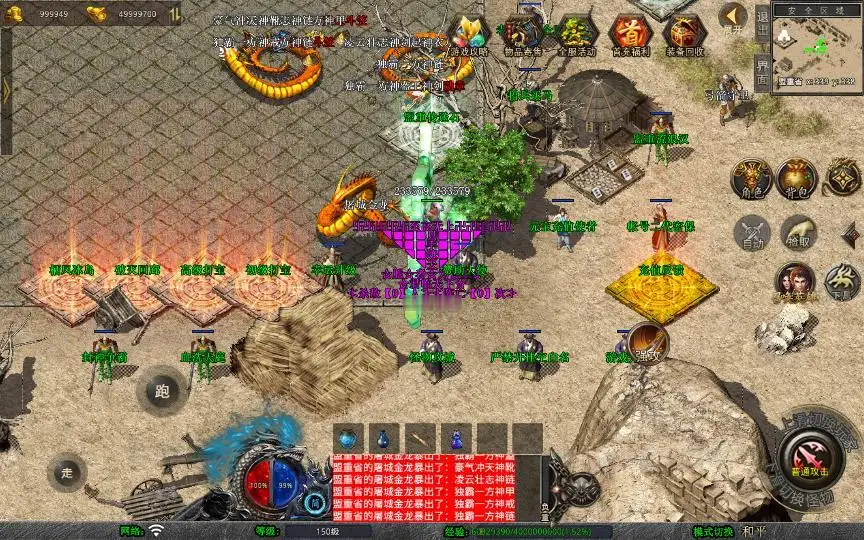This screenshot has height=540, width=864.
Task: Click the 界面 interface button
Action: point(762,72)
